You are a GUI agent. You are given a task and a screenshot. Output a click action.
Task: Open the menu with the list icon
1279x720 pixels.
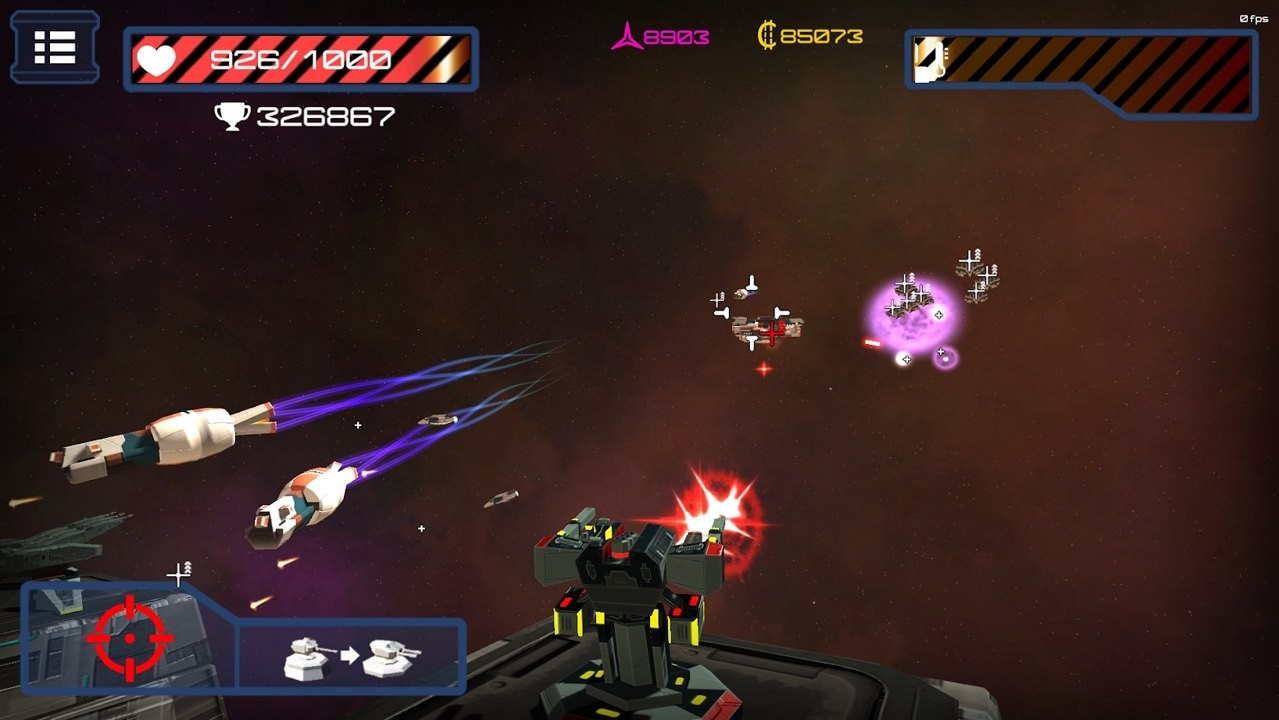(55, 47)
